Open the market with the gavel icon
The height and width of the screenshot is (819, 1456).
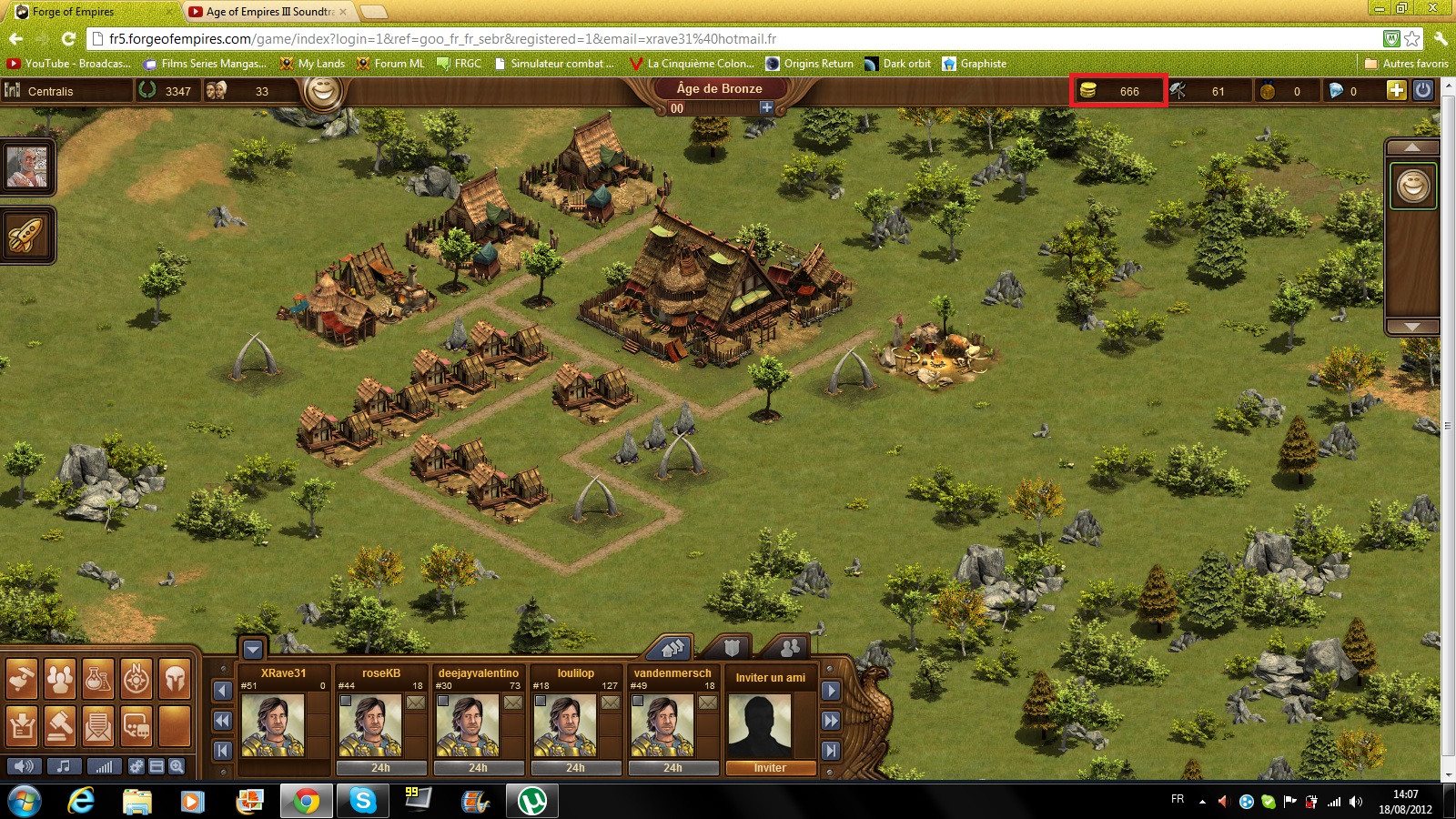60,726
